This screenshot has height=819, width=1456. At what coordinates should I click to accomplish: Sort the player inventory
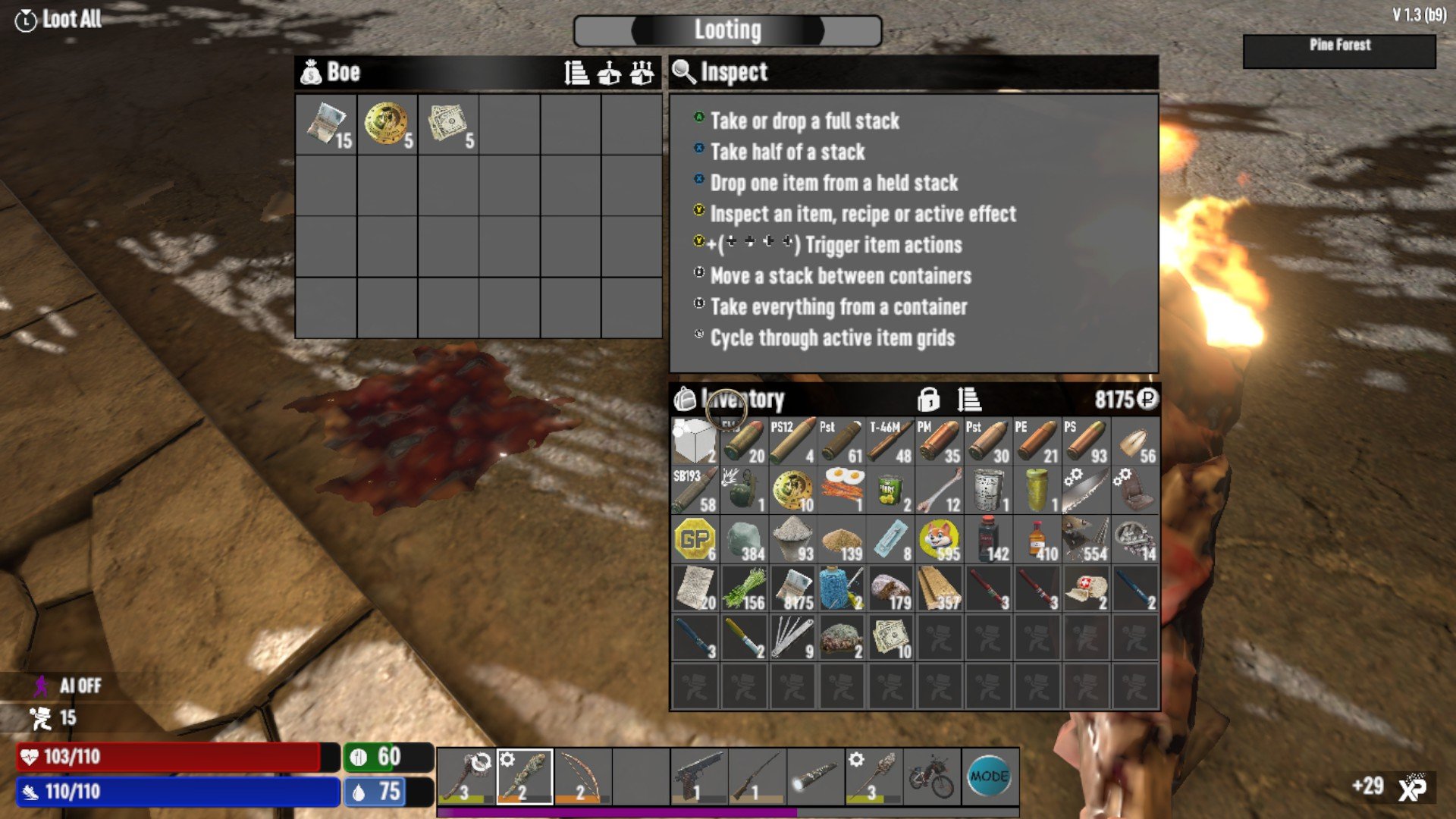968,399
